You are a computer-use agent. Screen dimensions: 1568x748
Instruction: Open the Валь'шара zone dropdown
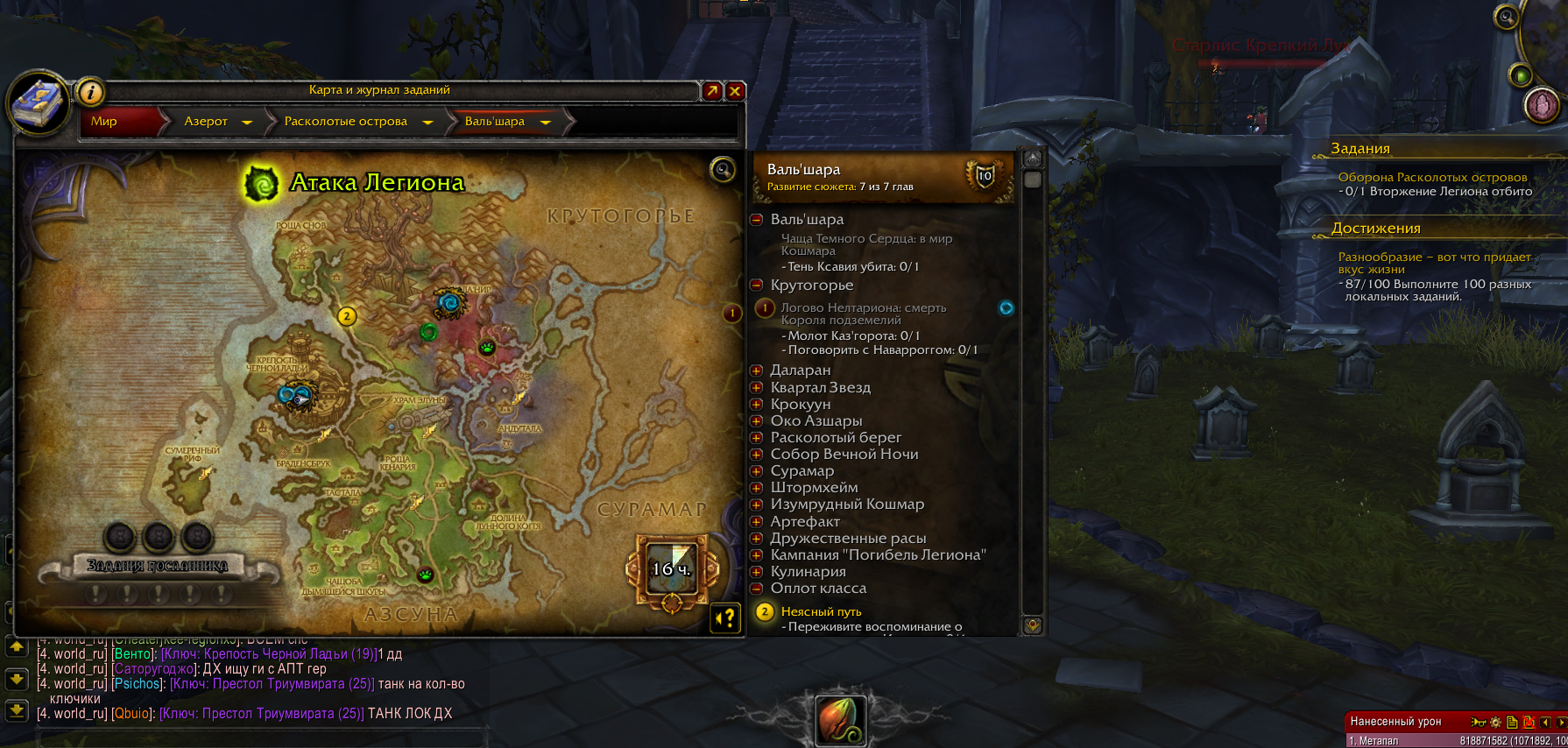pyautogui.click(x=545, y=123)
